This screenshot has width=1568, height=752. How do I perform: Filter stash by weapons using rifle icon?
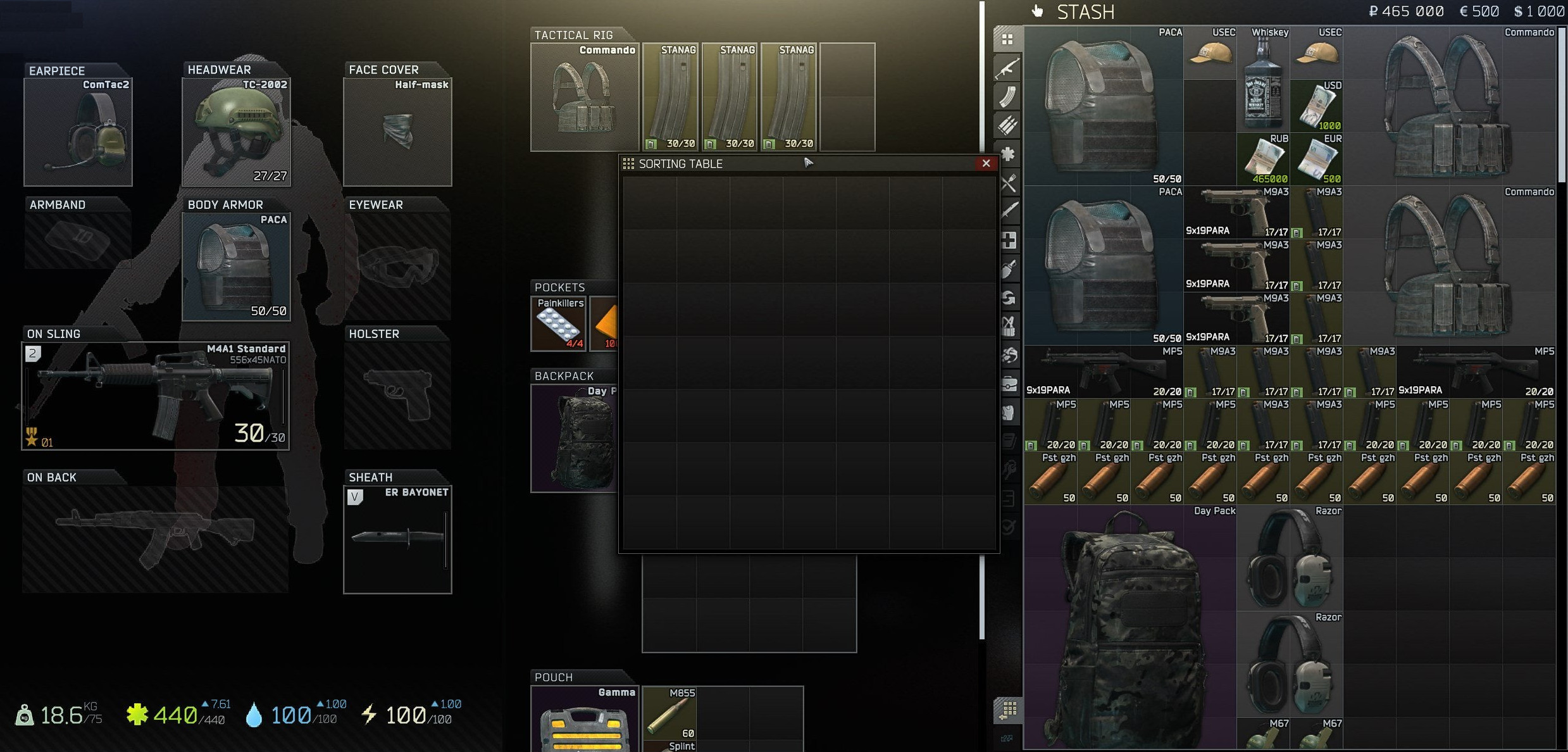click(1008, 68)
